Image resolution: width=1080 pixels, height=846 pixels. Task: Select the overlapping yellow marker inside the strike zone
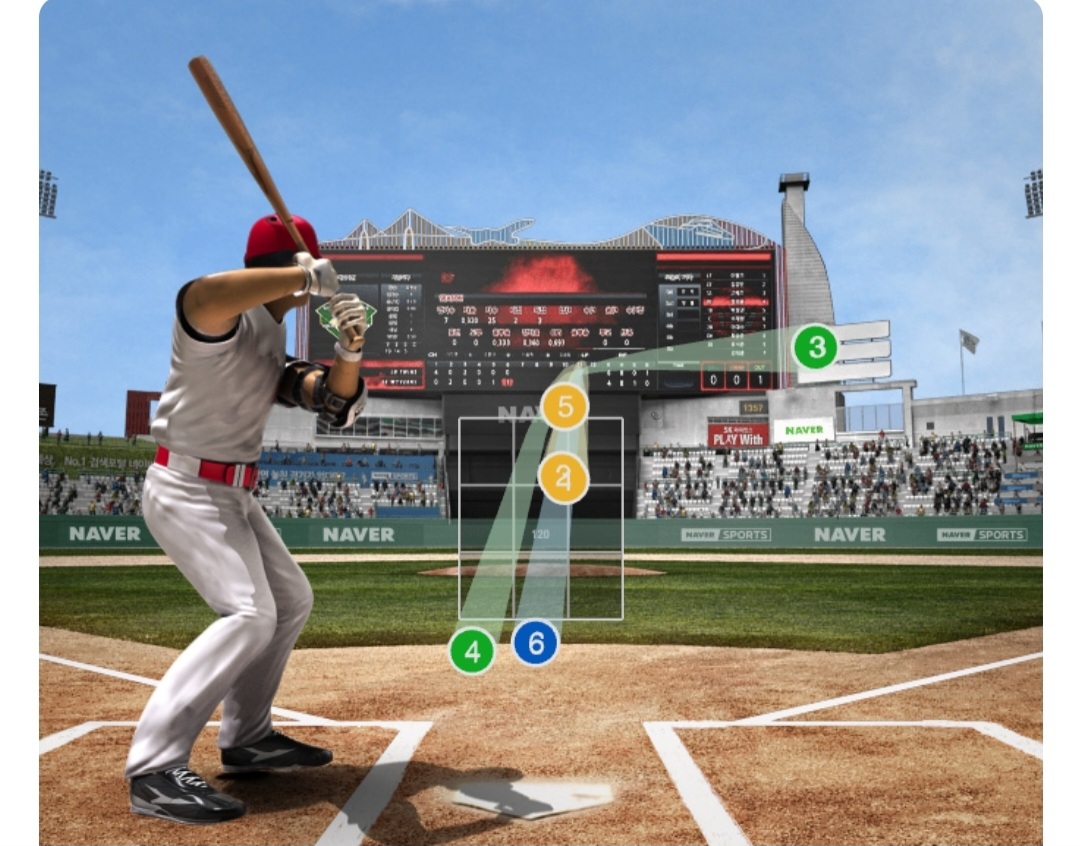coord(563,478)
